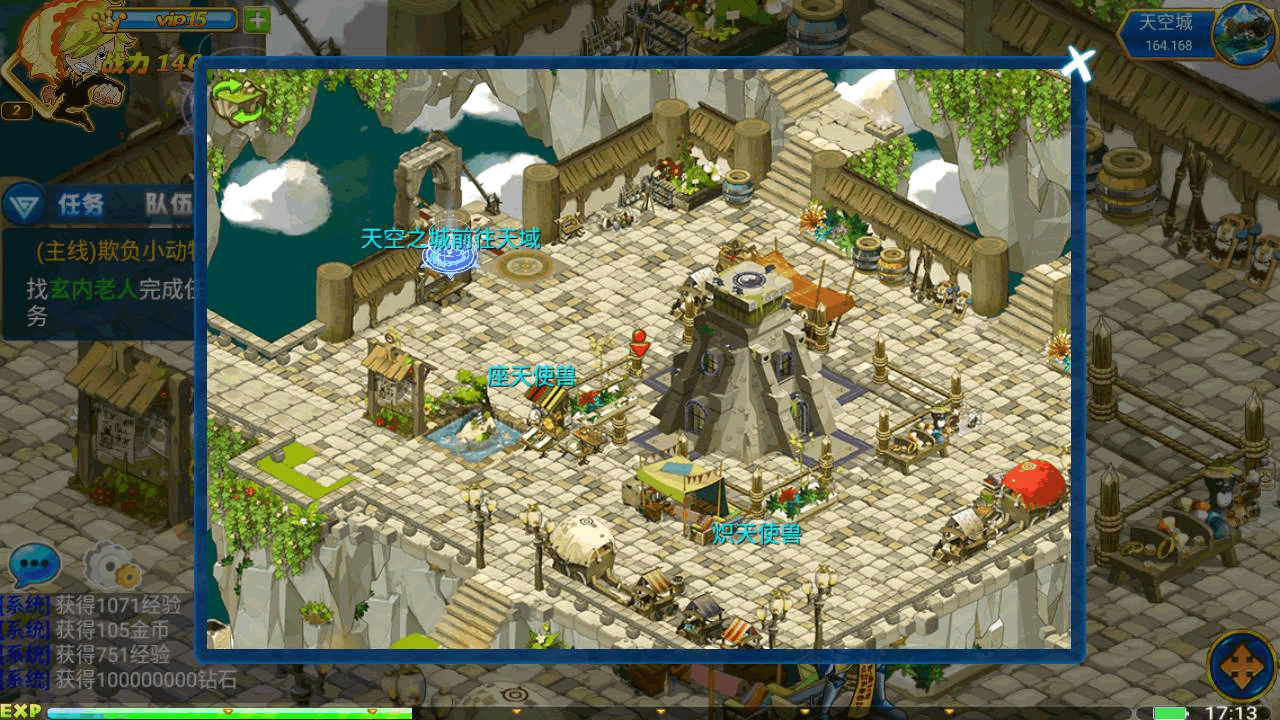Tap the four-arrow move control button
Image resolution: width=1280 pixels, height=720 pixels.
[x=1241, y=663]
